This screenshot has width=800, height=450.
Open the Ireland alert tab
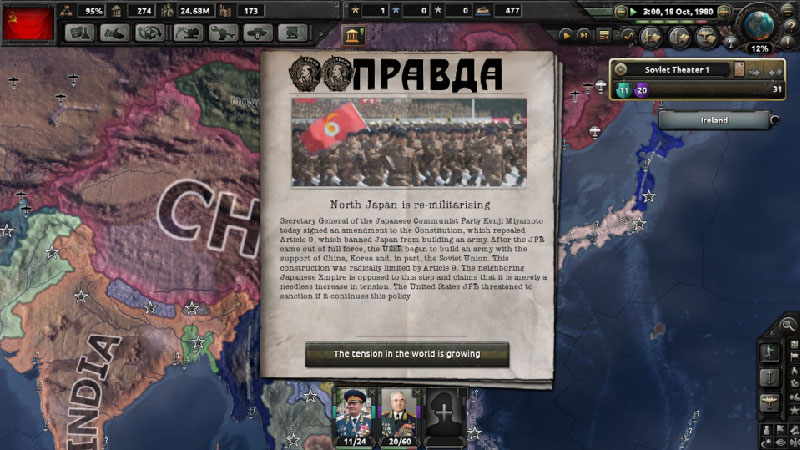pyautogui.click(x=714, y=121)
